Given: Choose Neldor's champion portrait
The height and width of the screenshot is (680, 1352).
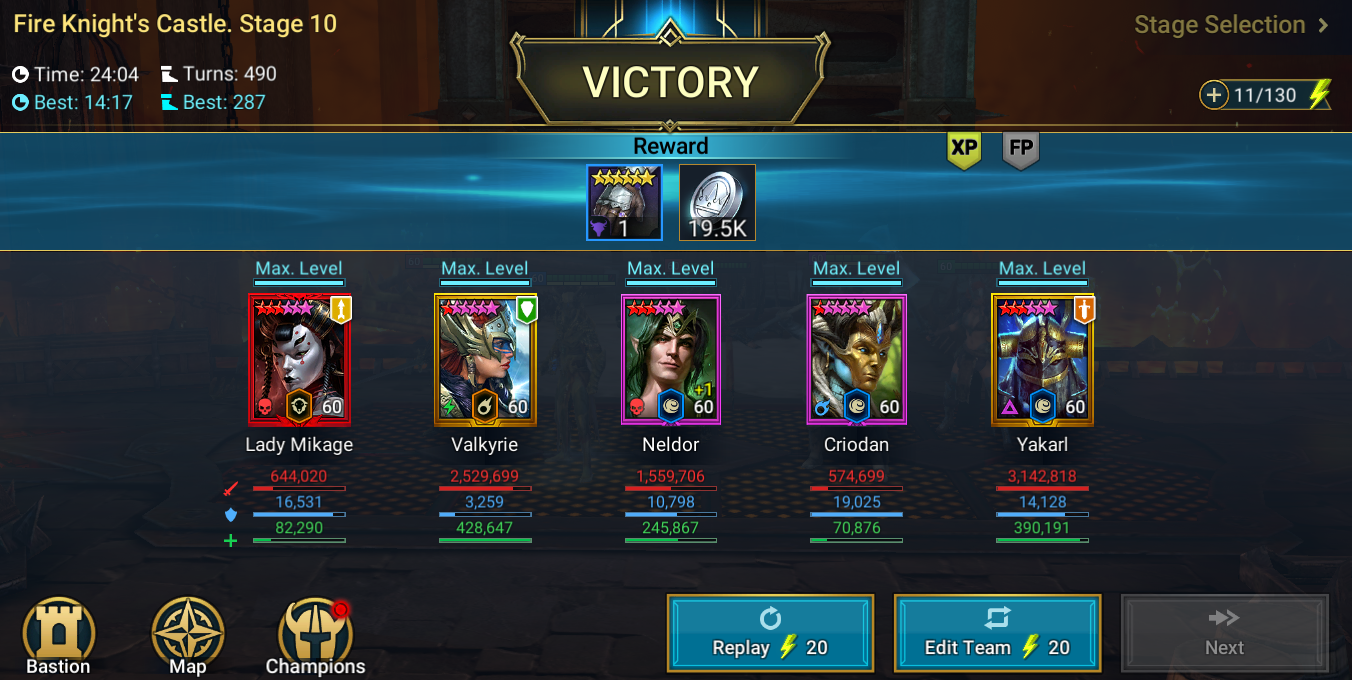Looking at the screenshot, I should point(671,359).
